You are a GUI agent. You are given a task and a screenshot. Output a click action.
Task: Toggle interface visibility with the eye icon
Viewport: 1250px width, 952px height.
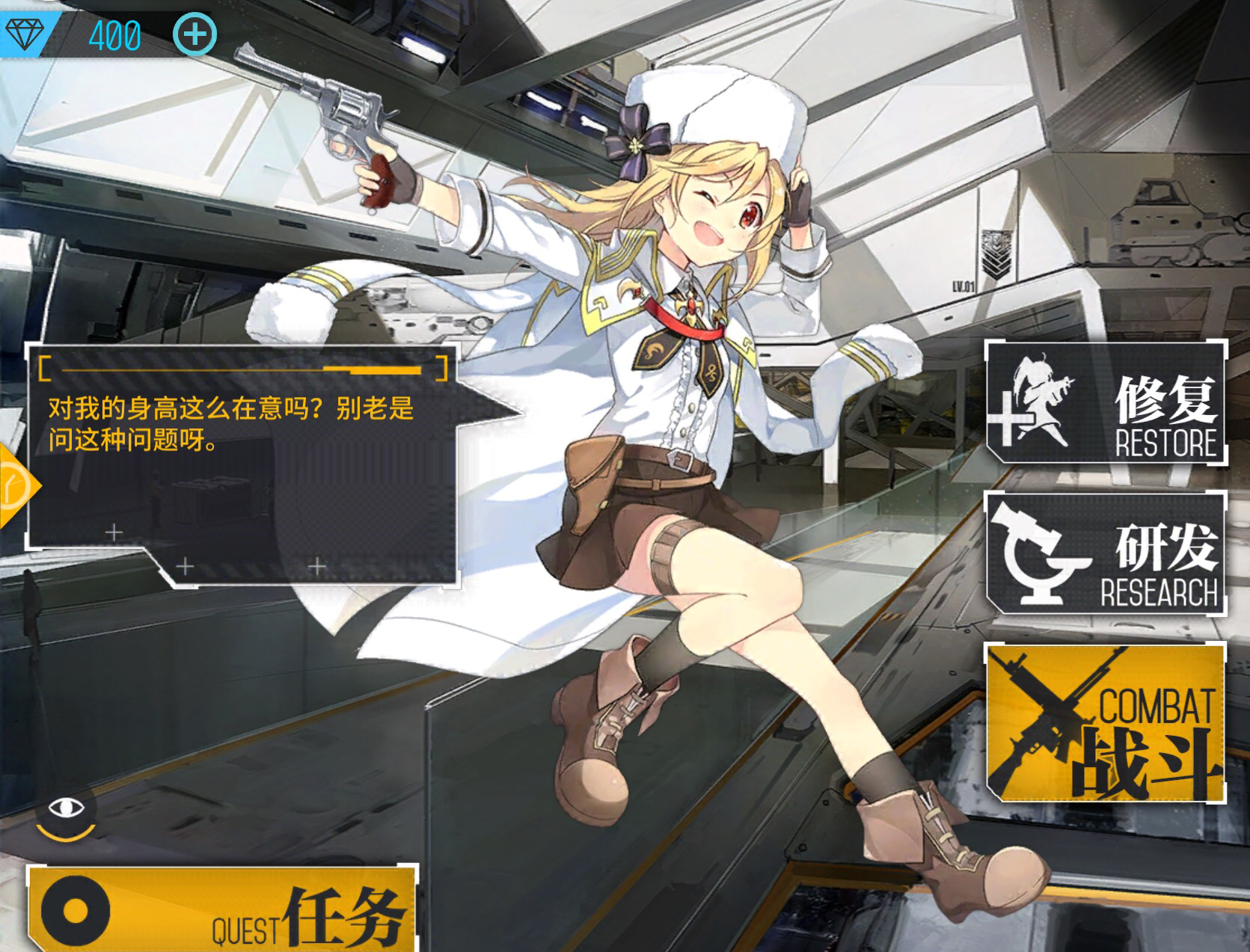coord(66,808)
